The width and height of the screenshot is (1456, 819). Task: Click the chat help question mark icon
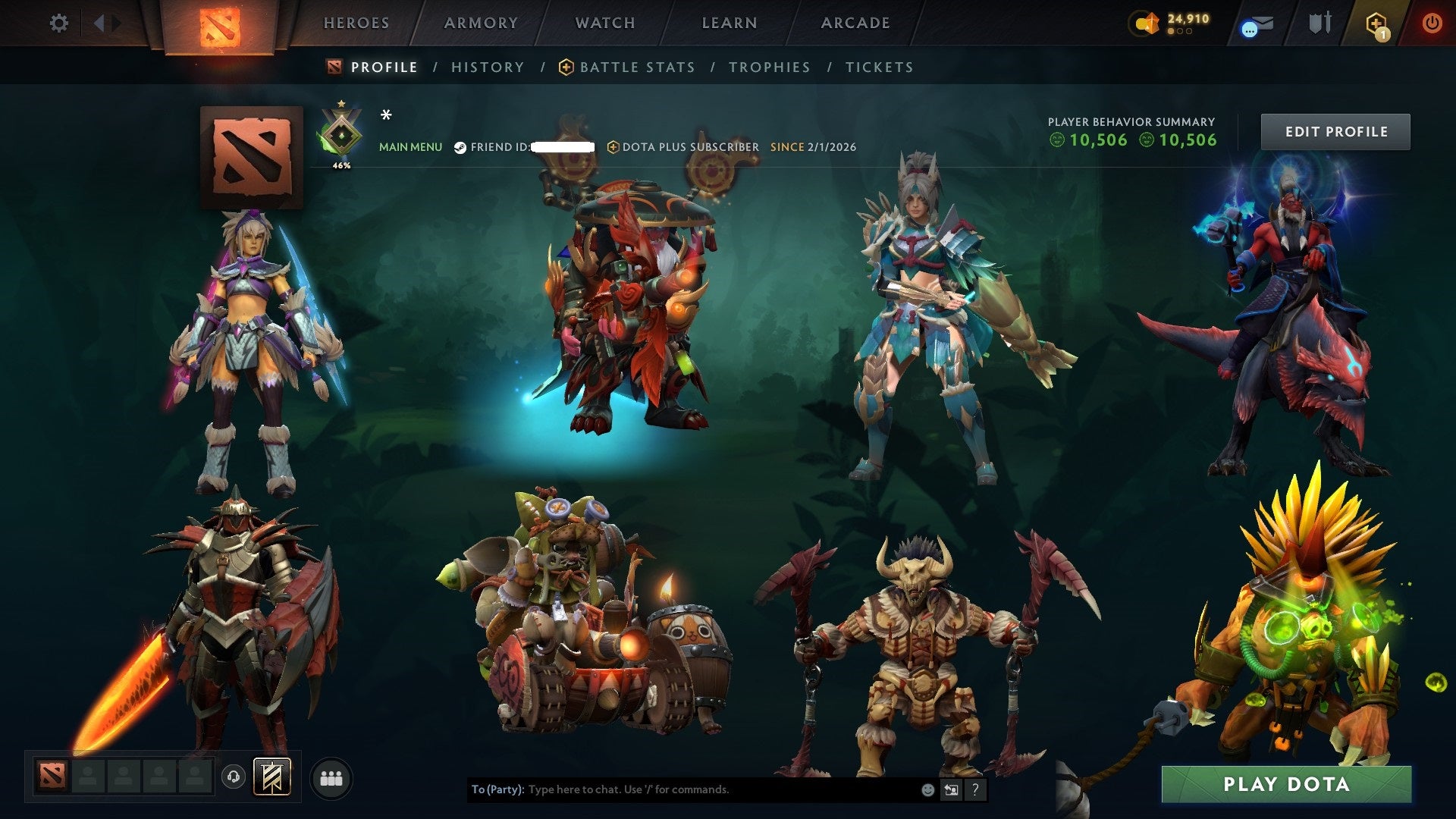point(975,789)
